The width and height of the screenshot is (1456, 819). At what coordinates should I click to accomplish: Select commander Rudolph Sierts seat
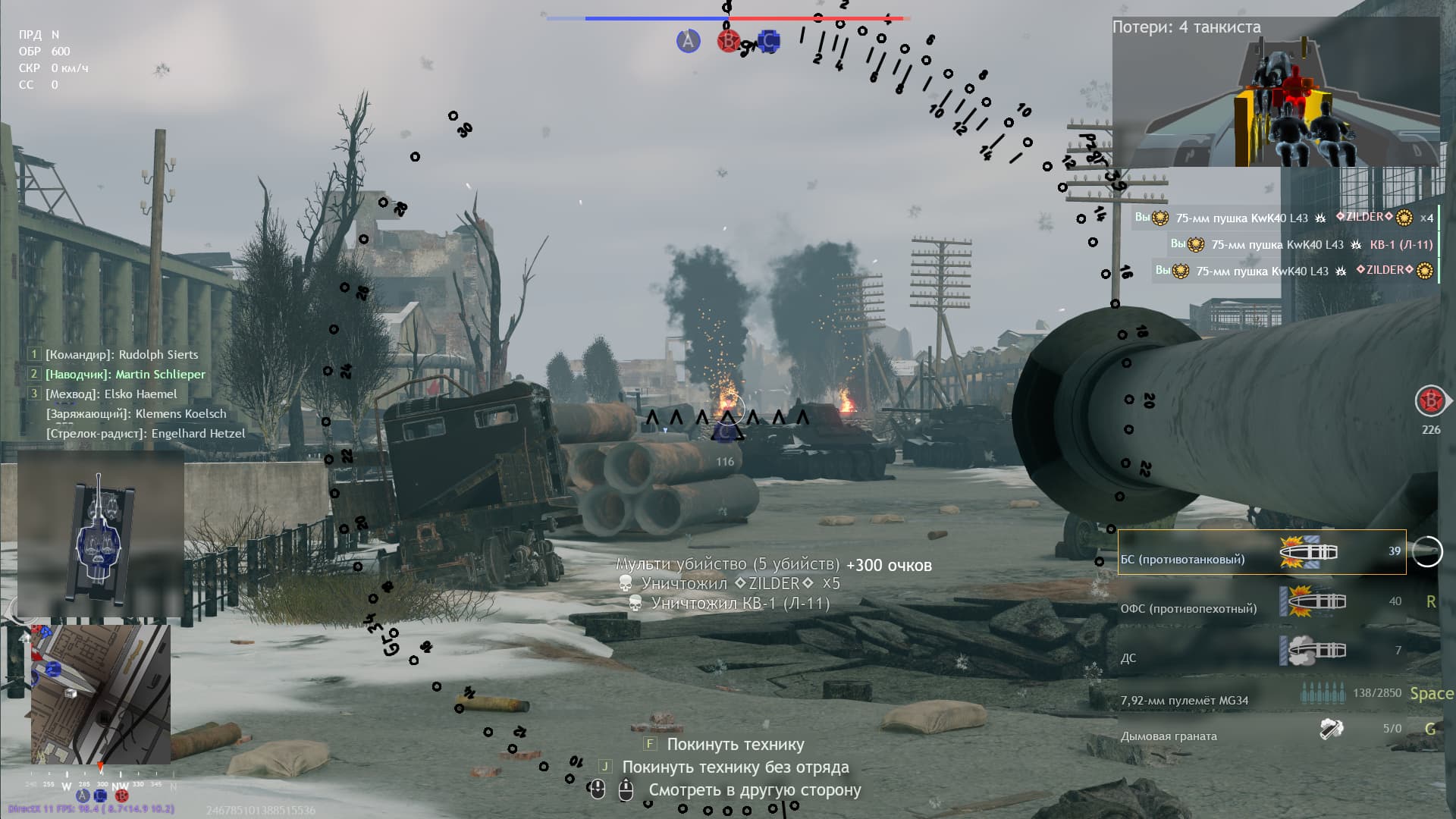coord(121,355)
